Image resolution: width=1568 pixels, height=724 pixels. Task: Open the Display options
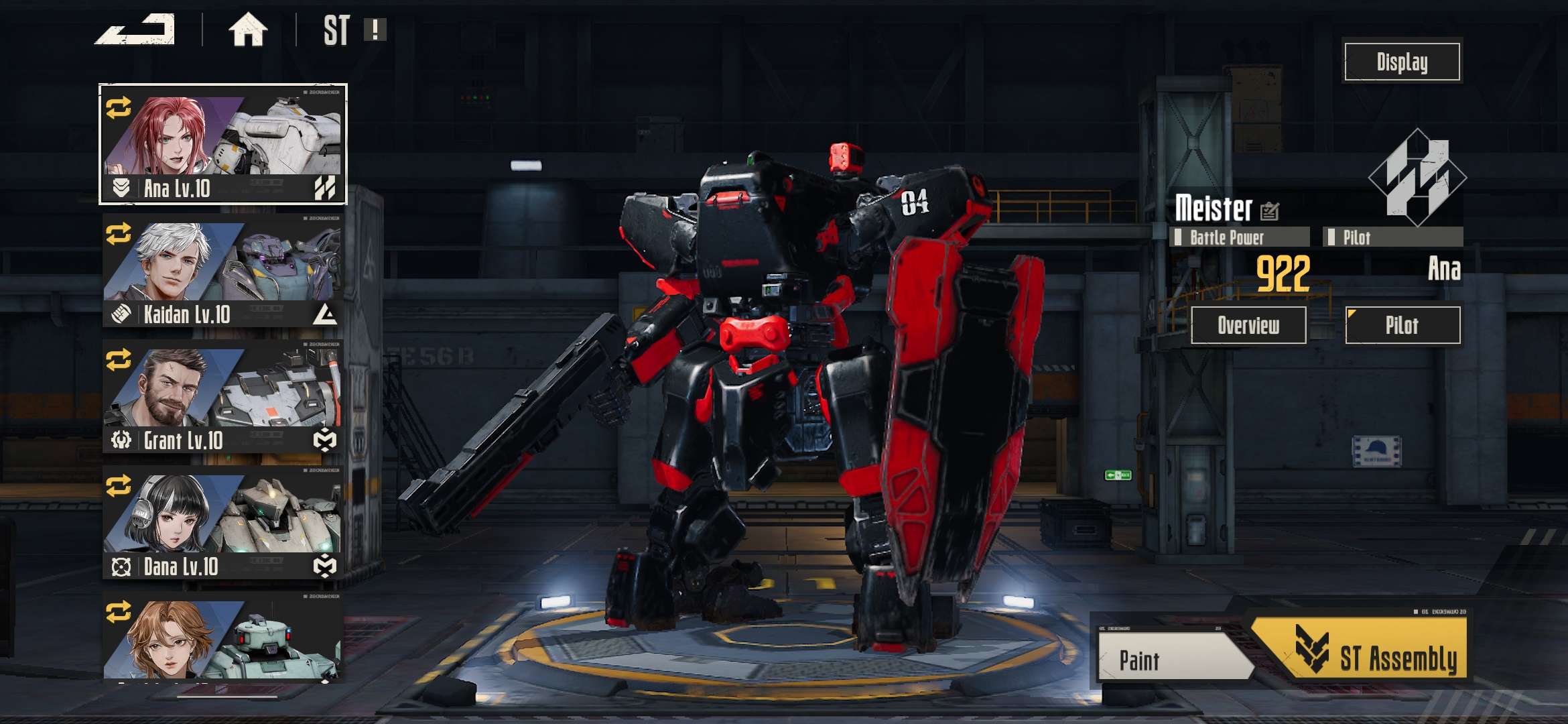point(1402,62)
